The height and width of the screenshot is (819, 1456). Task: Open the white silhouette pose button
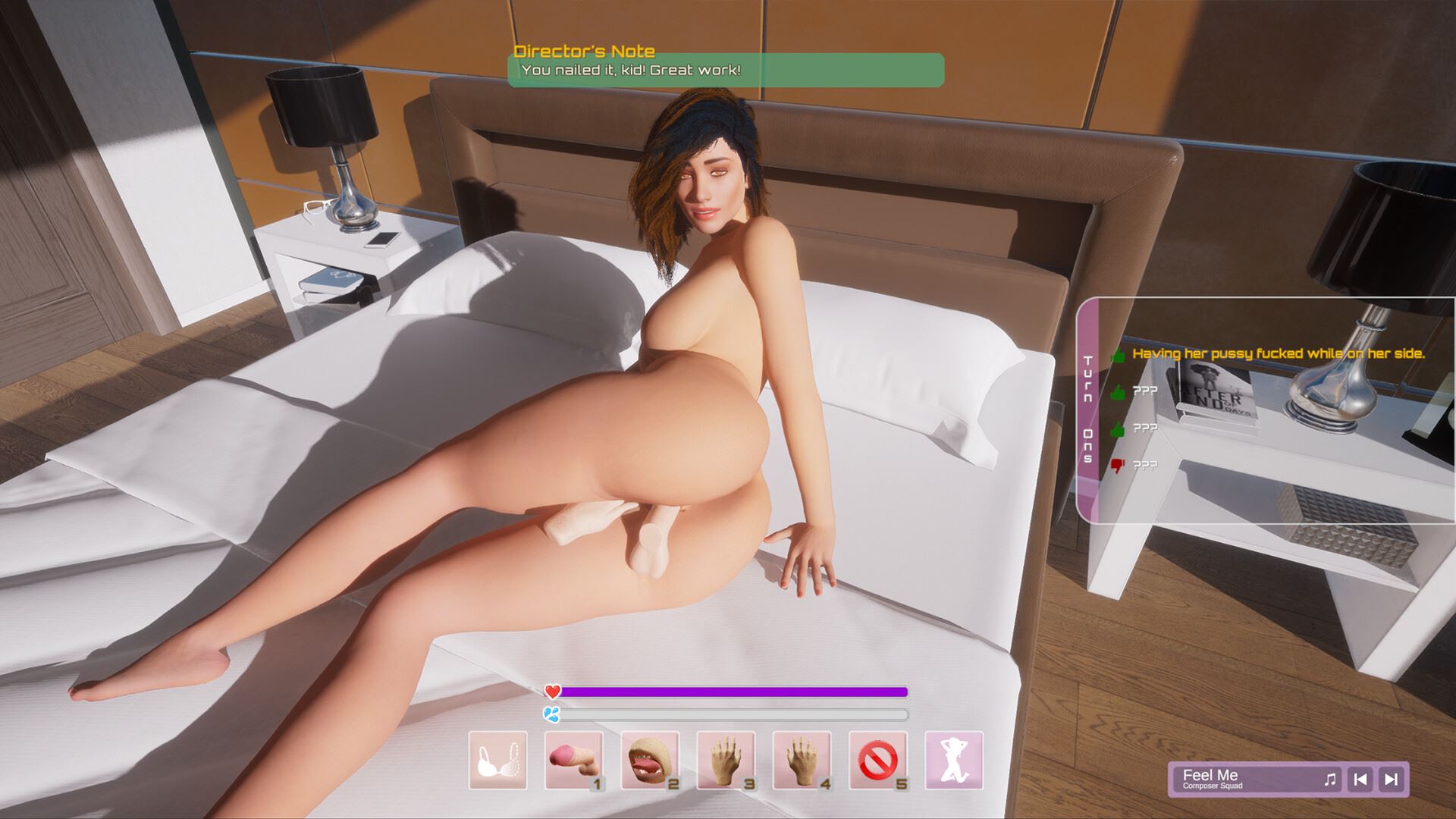coord(954,761)
